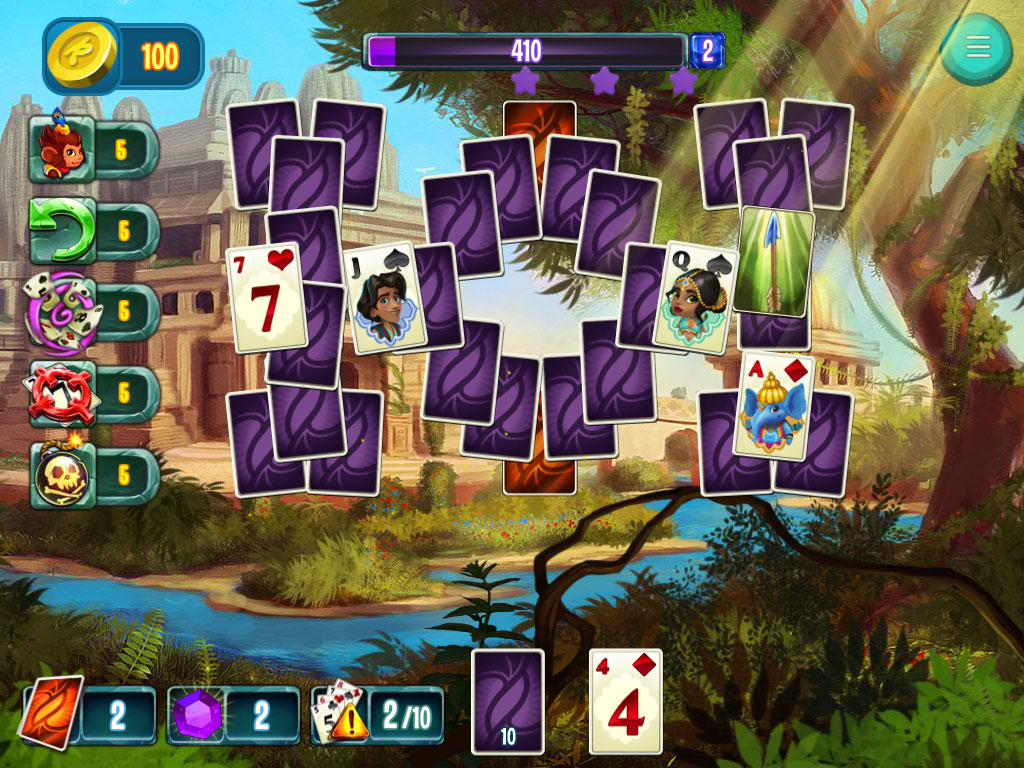Click the purple gem icon

click(x=196, y=716)
